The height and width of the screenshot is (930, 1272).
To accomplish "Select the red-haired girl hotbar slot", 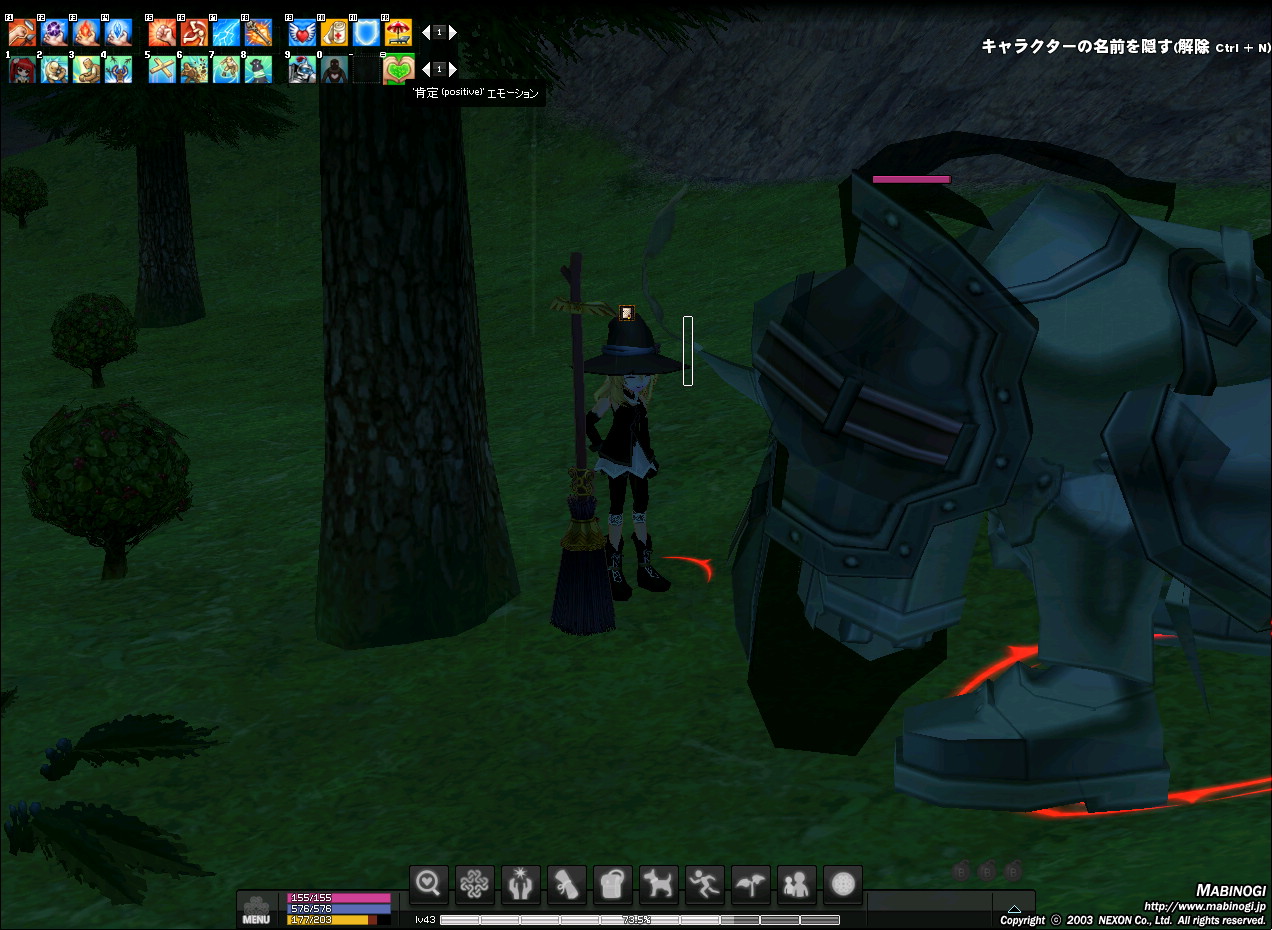I will (22, 69).
